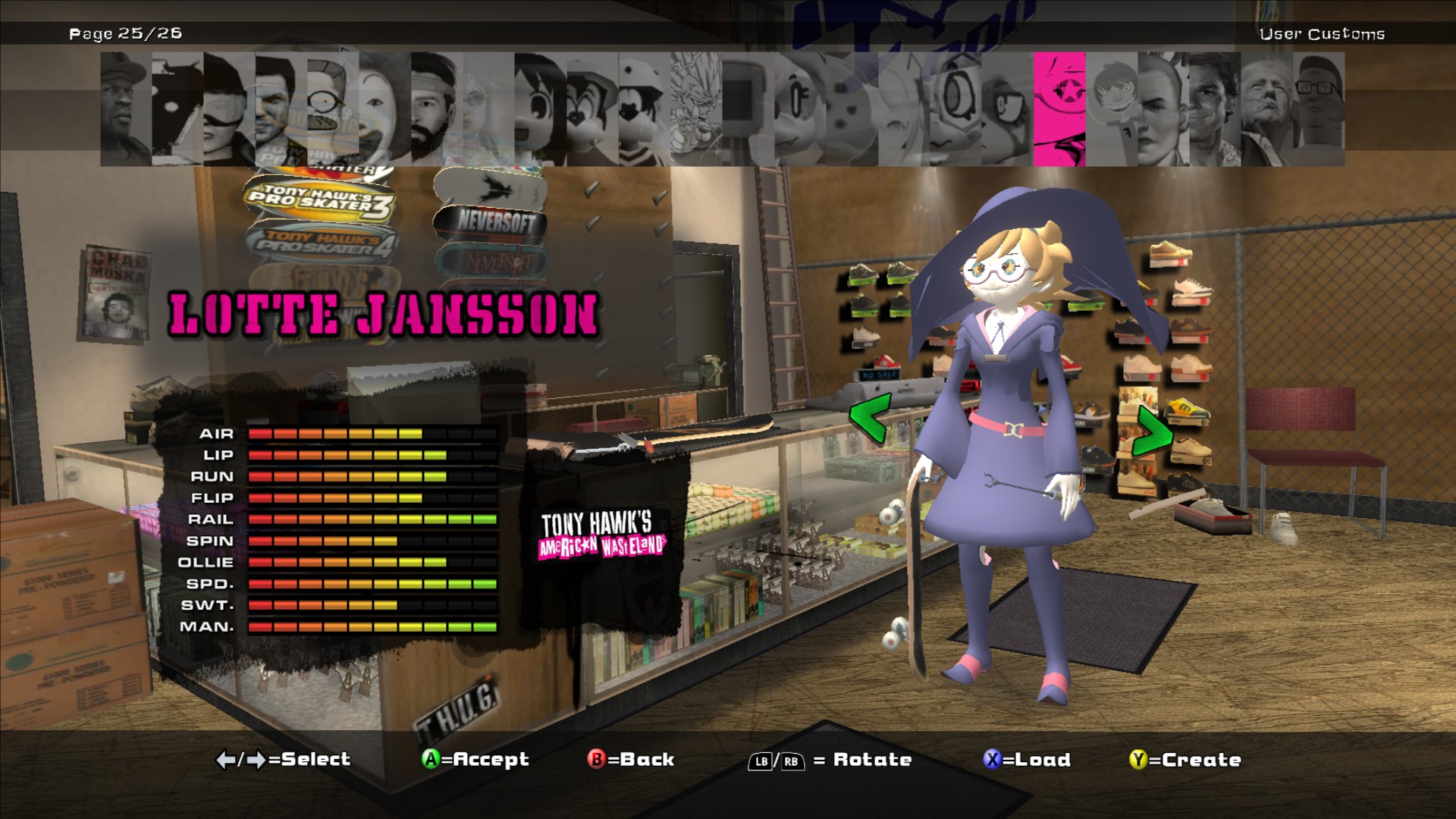This screenshot has height=819, width=1456.
Task: Choose the man wearing a cap portrait
Action: click(x=125, y=109)
